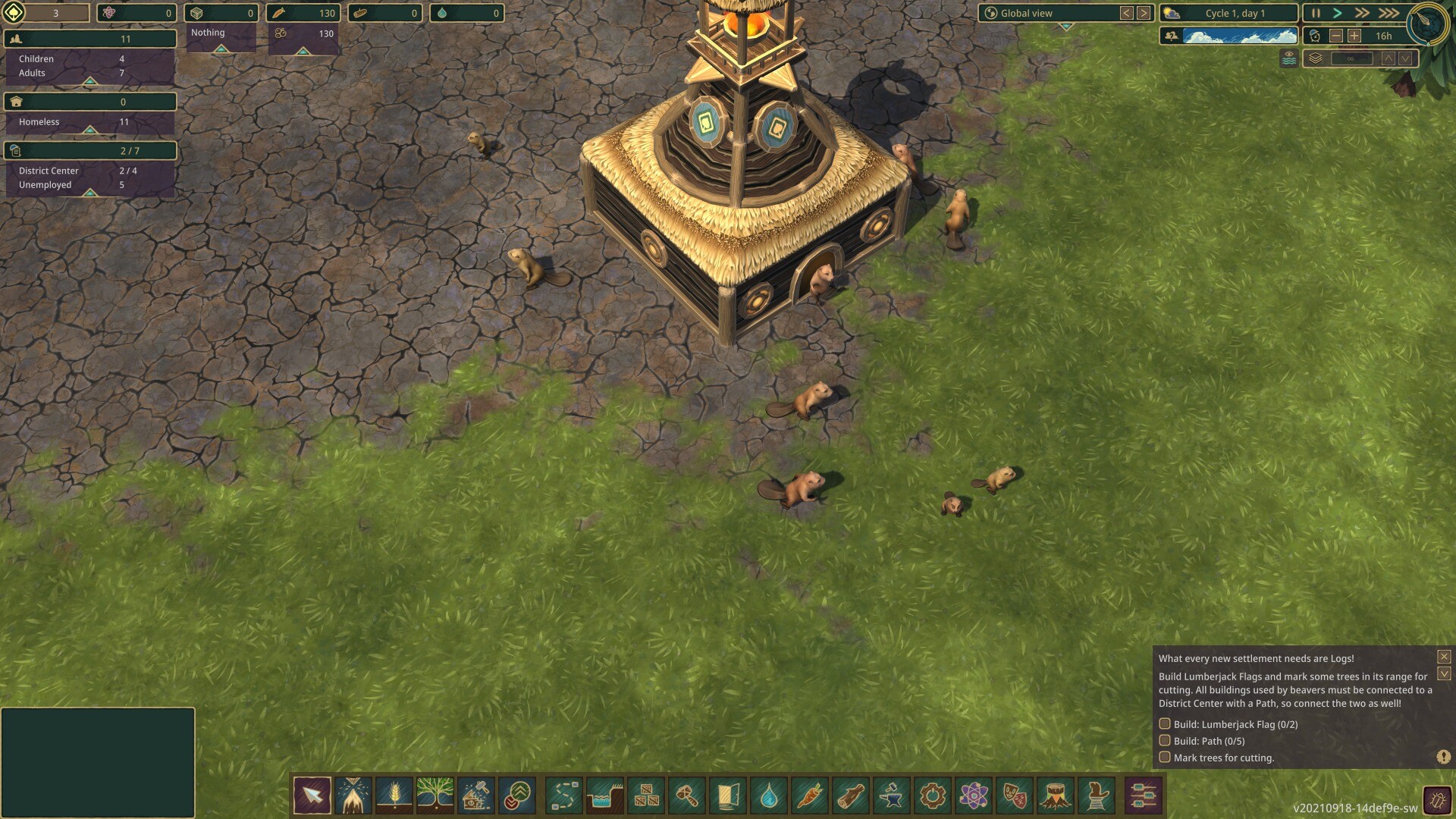This screenshot has width=1456, height=819.
Task: Open the tree cutting tool
Action: click(x=353, y=795)
